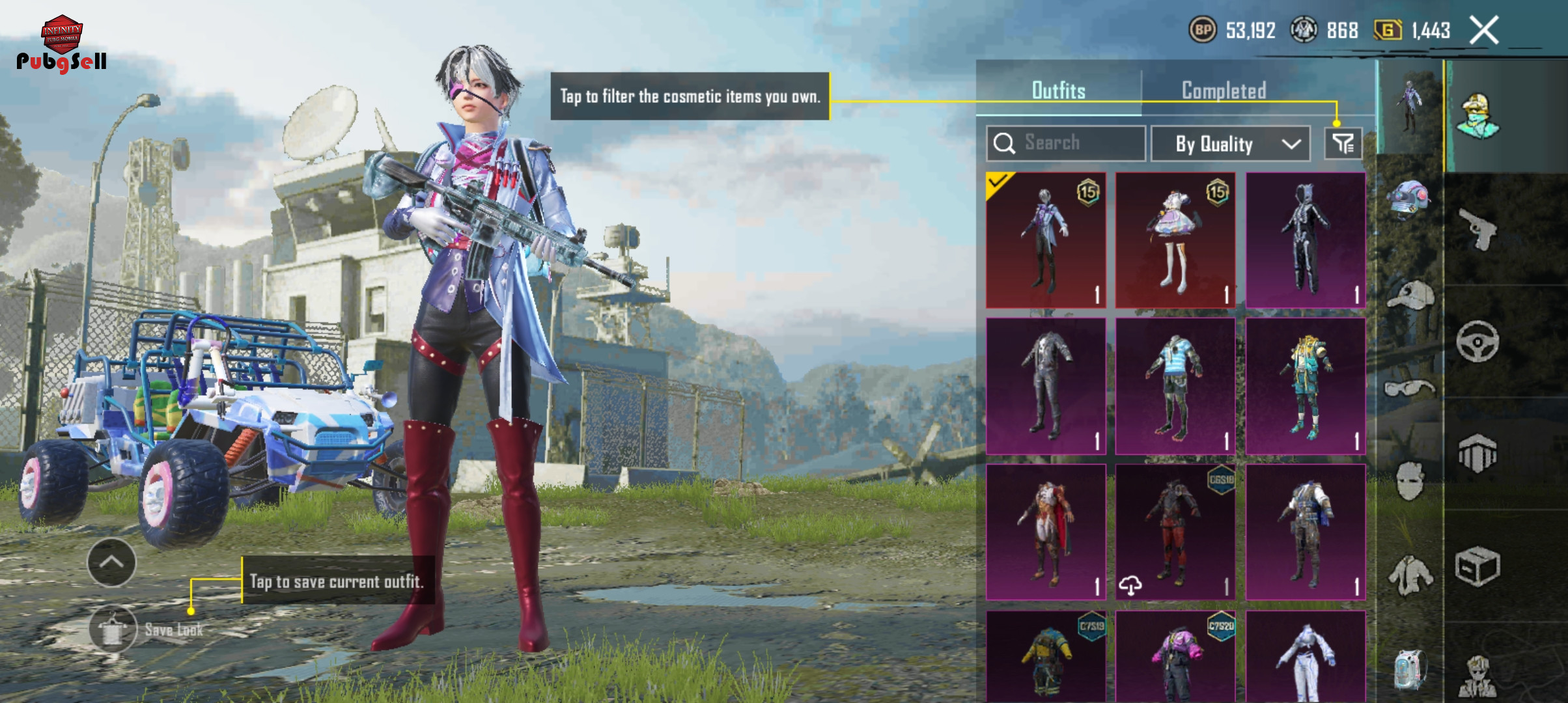1568x703 pixels.
Task: Open the steering wheel vehicles category
Action: click(1477, 341)
